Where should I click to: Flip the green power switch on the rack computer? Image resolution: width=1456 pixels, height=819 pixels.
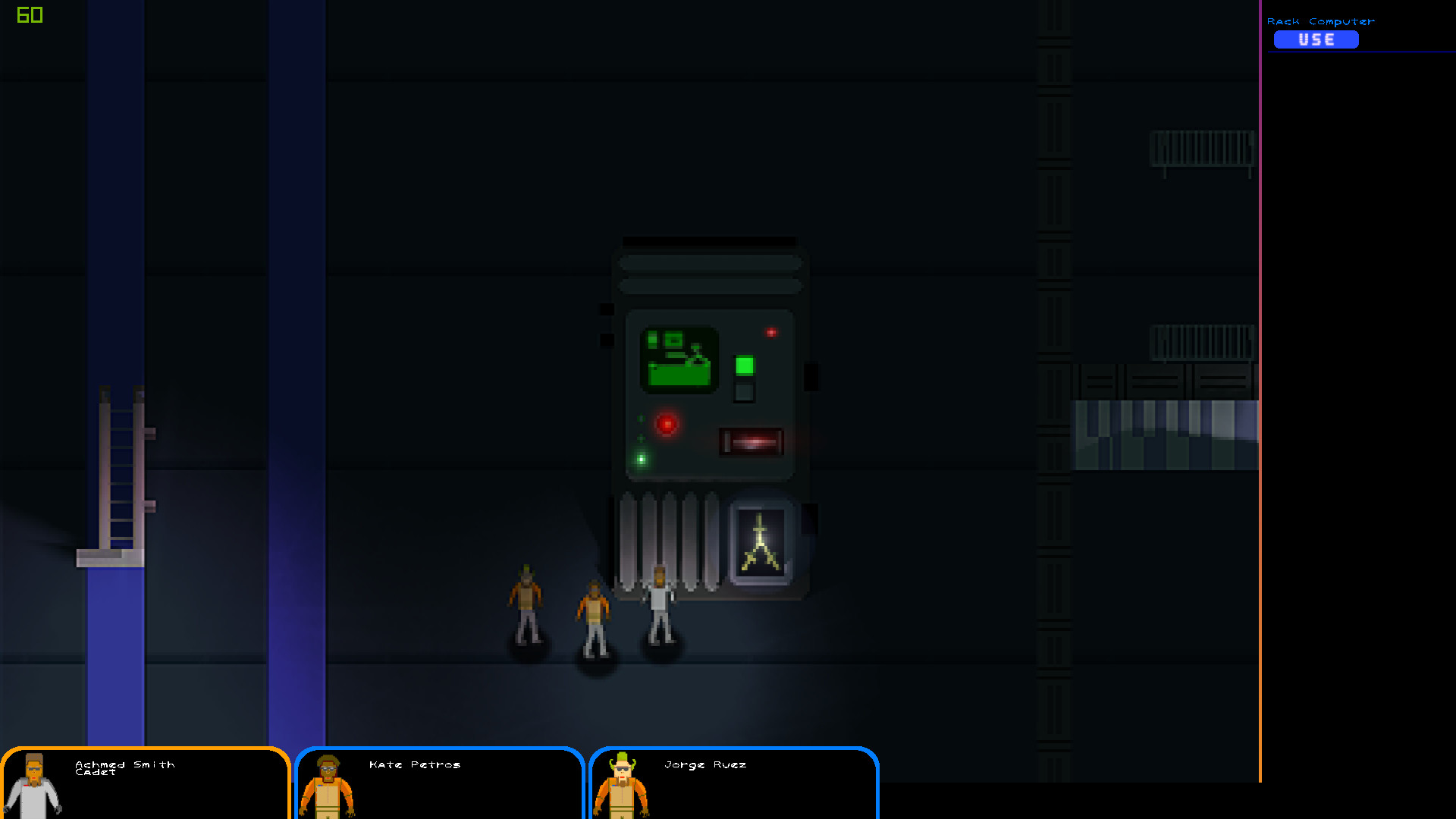point(744,365)
